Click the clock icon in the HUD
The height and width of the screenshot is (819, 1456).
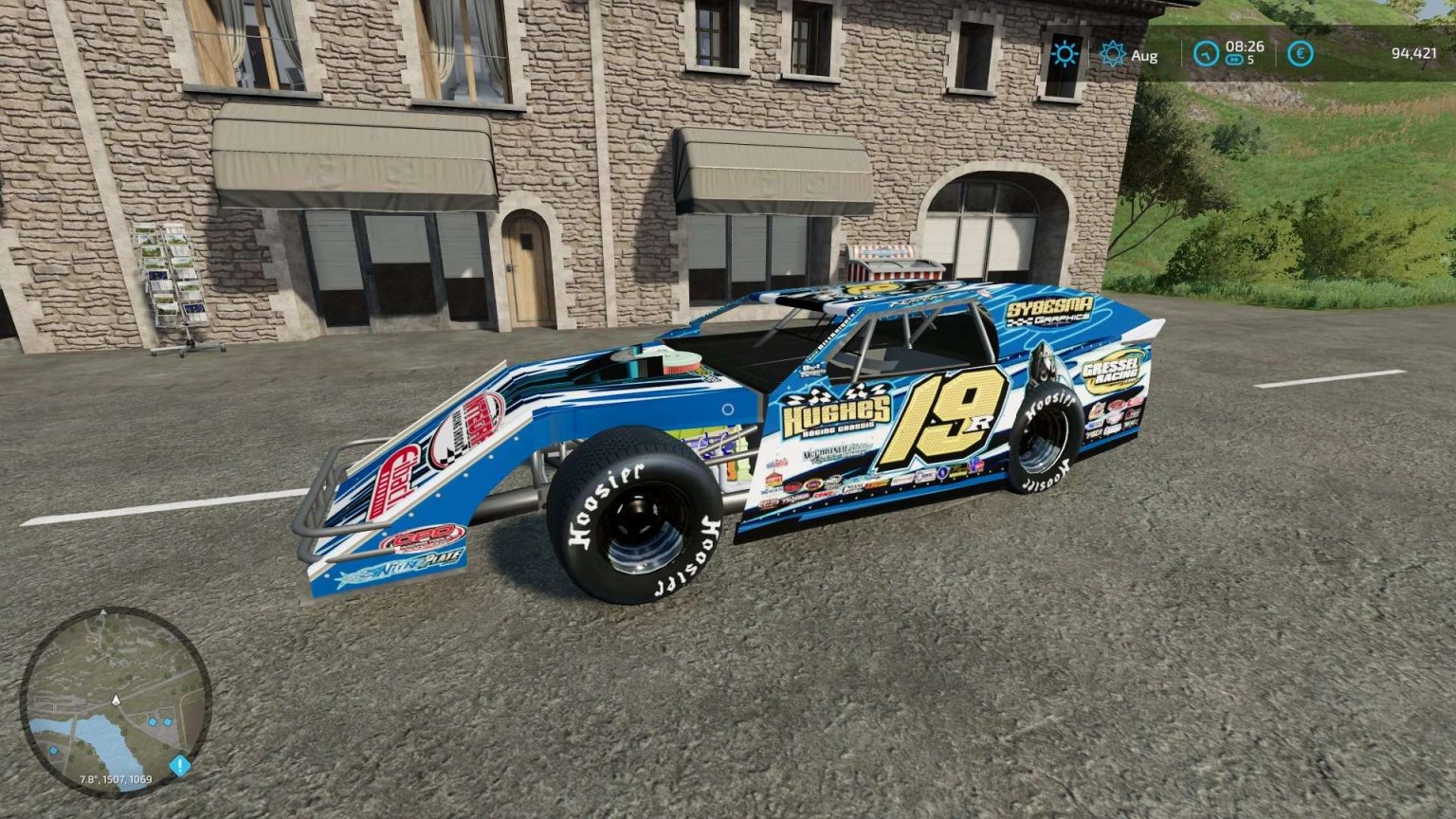tap(1207, 54)
